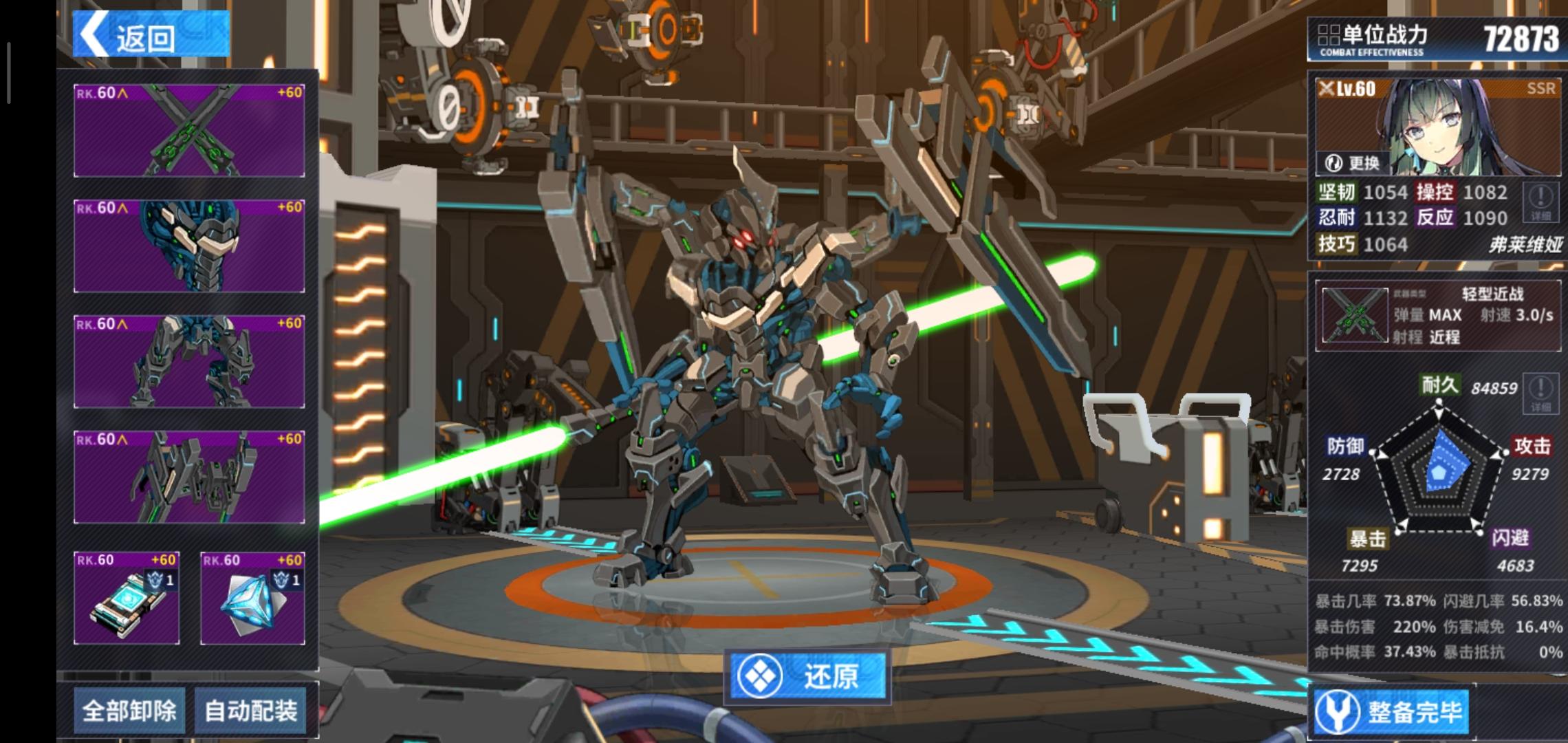Image resolution: width=1568 pixels, height=743 pixels.
Task: Unequip everything with 全部卸除
Action: (x=129, y=710)
